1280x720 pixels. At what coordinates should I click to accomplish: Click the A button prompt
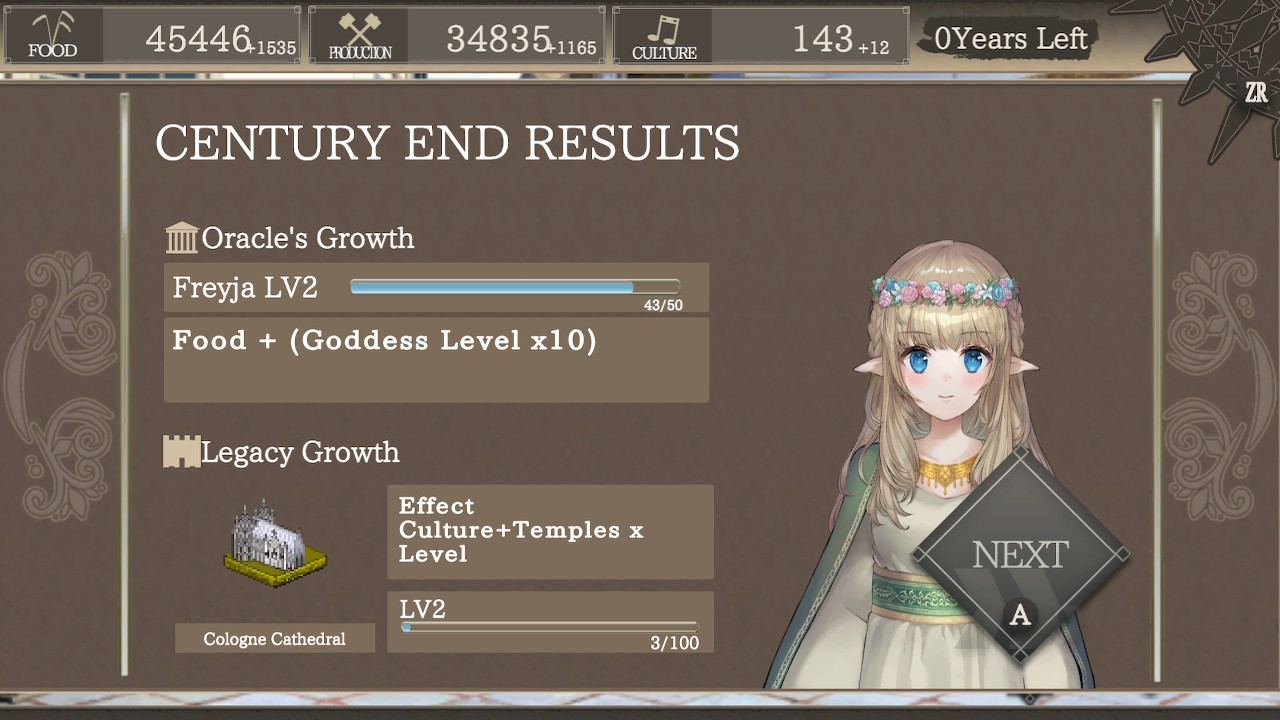tap(1019, 616)
